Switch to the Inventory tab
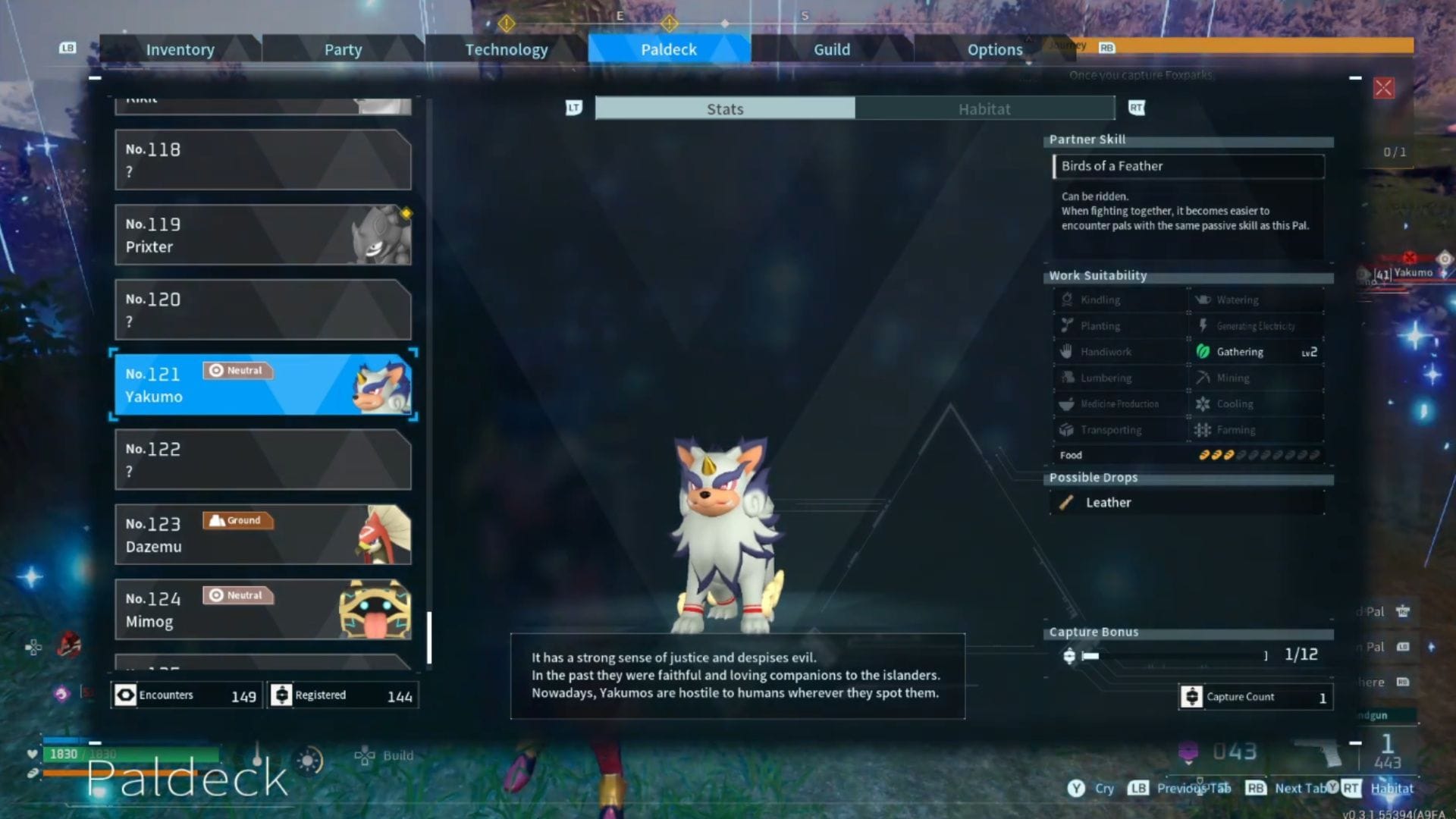 tap(180, 49)
